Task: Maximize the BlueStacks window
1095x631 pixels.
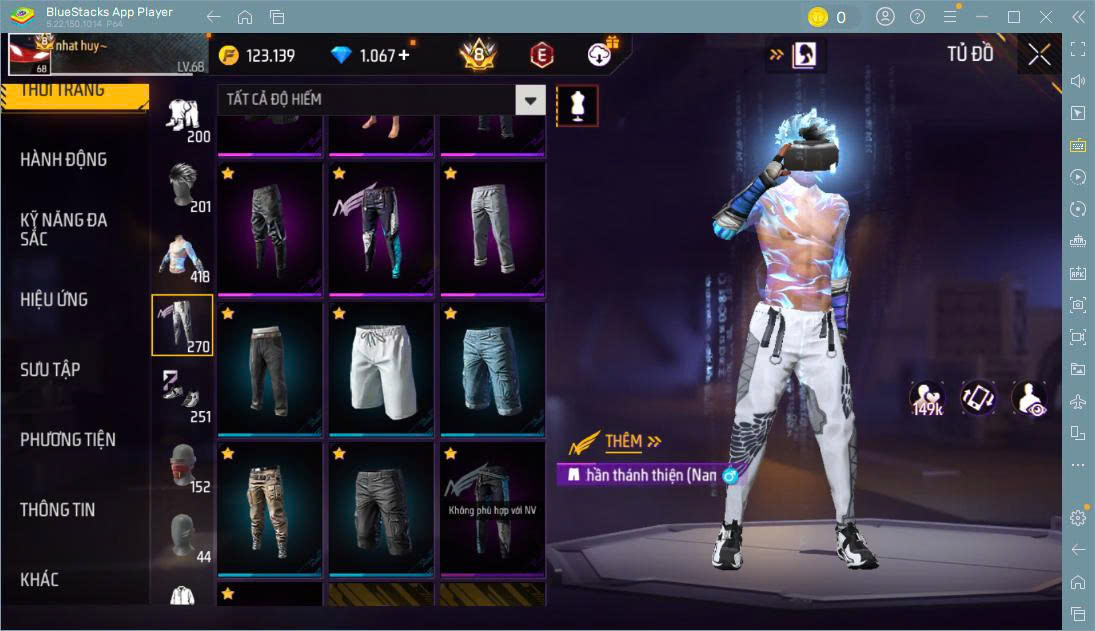Action: (x=1014, y=17)
